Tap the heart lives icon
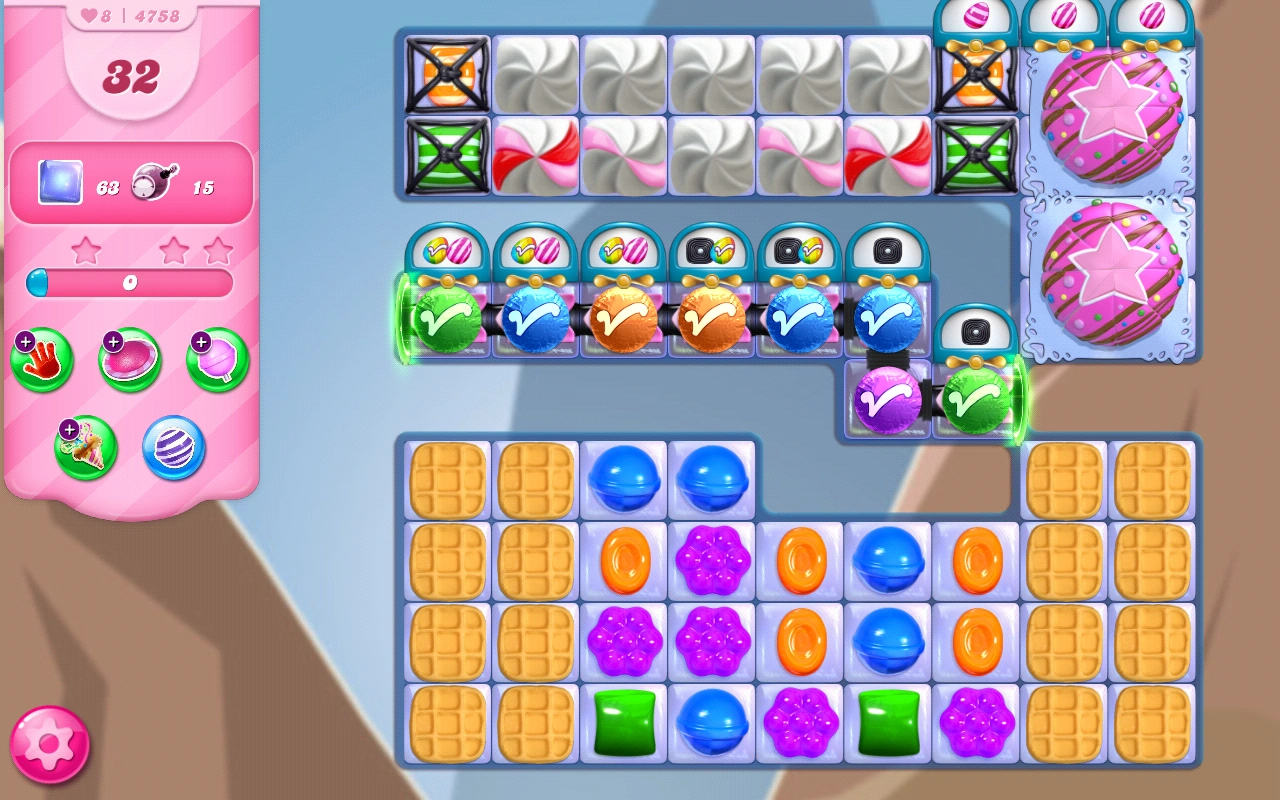Image resolution: width=1280 pixels, height=800 pixels. [x=88, y=15]
